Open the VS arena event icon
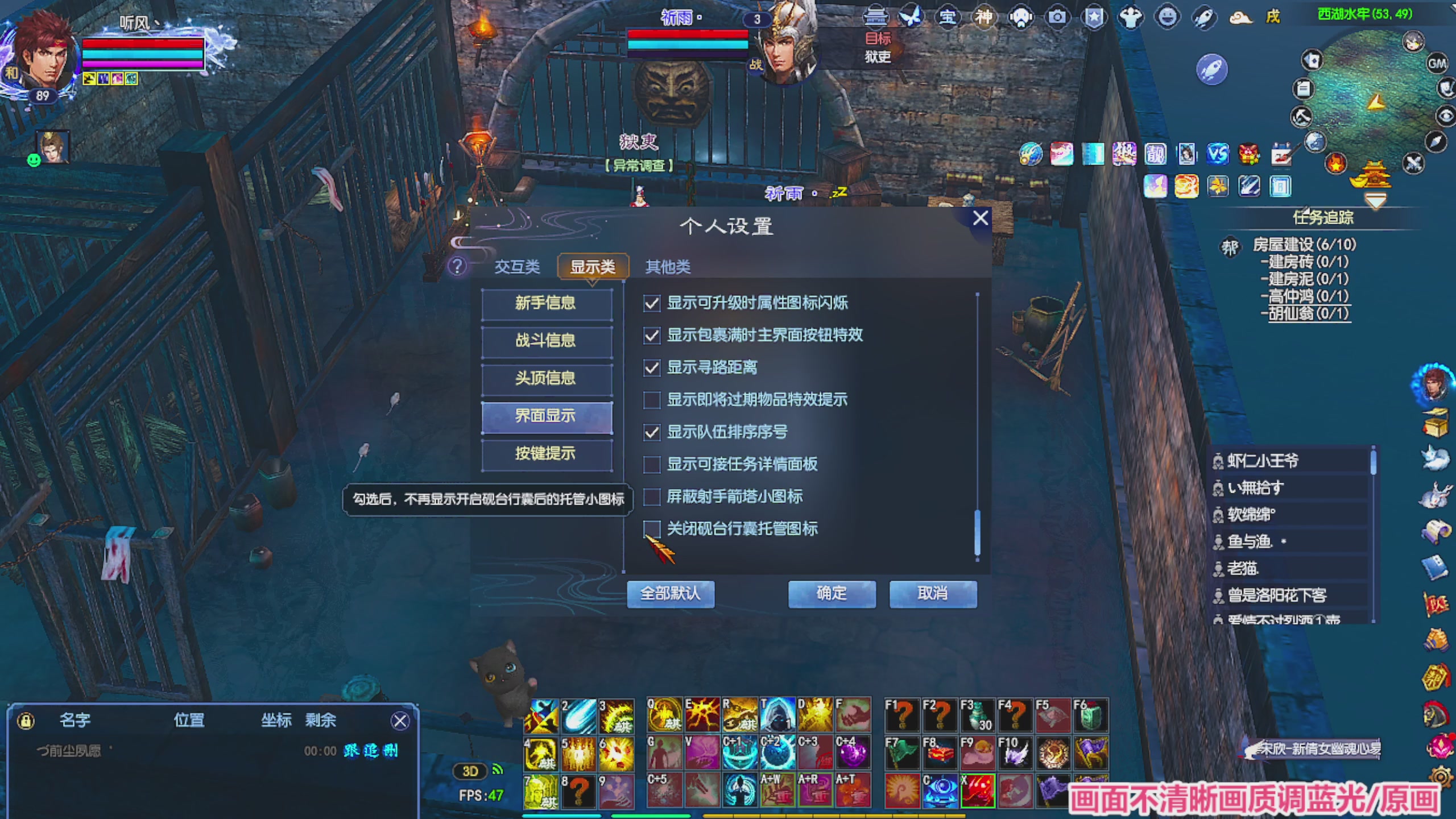This screenshot has height=819, width=1456. tap(1217, 154)
